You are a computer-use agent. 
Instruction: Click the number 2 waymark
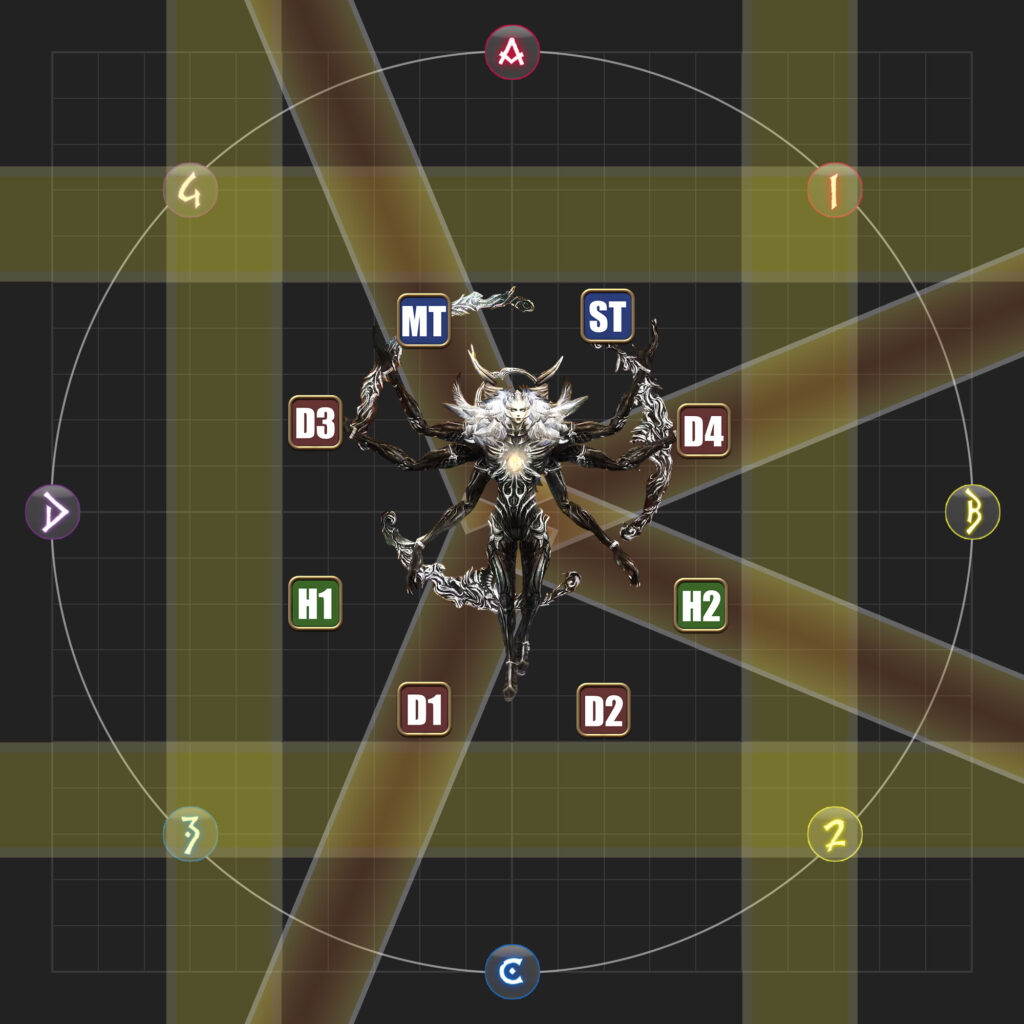(x=834, y=834)
